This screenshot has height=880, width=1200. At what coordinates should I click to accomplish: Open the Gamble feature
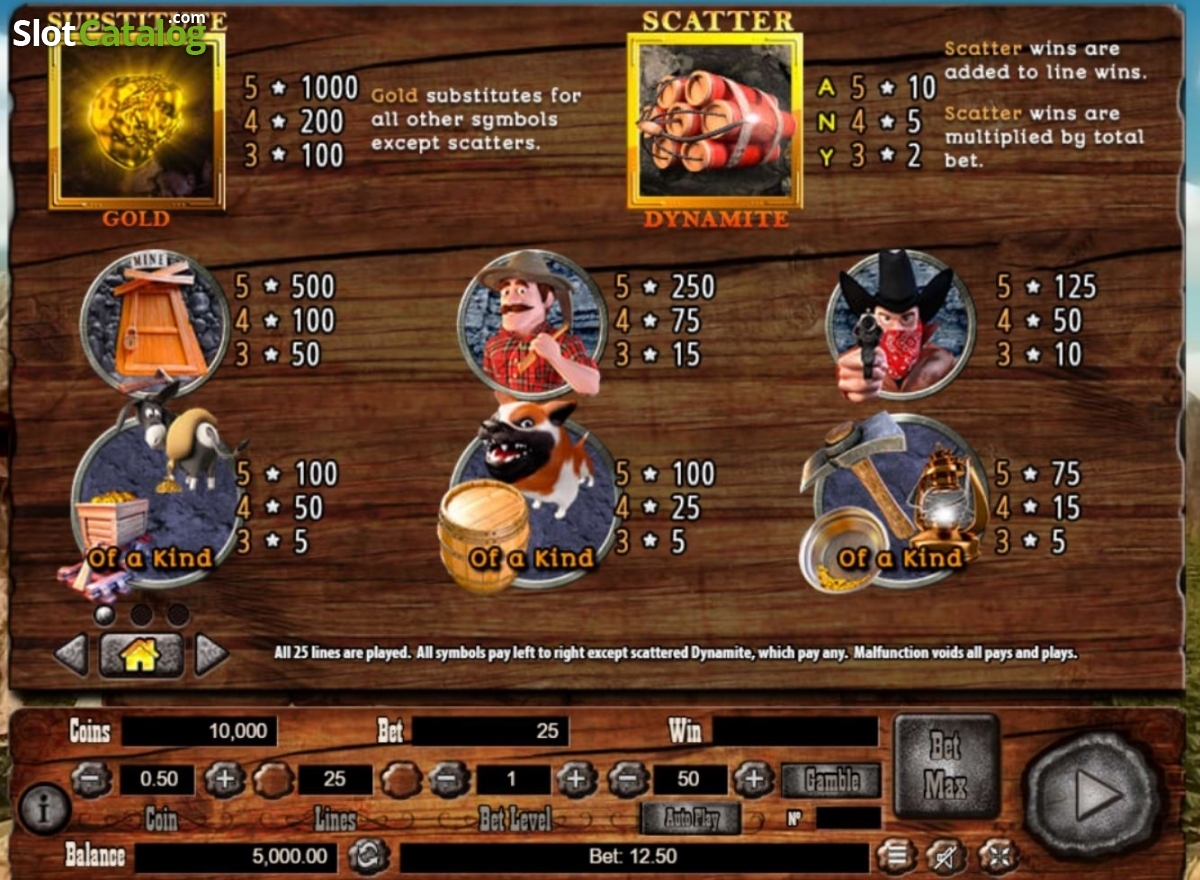[x=831, y=780]
